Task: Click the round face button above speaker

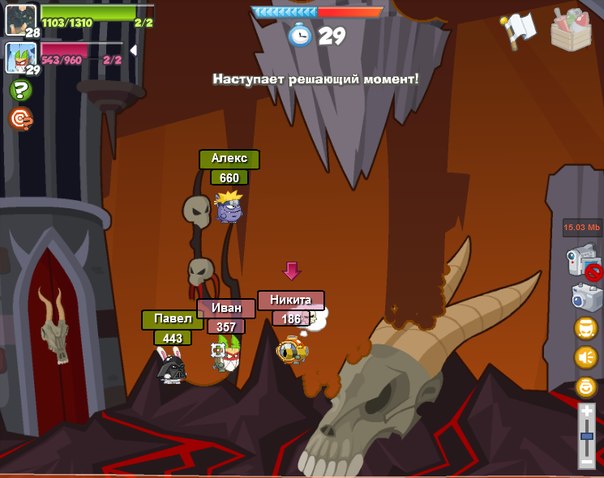Action: [585, 327]
